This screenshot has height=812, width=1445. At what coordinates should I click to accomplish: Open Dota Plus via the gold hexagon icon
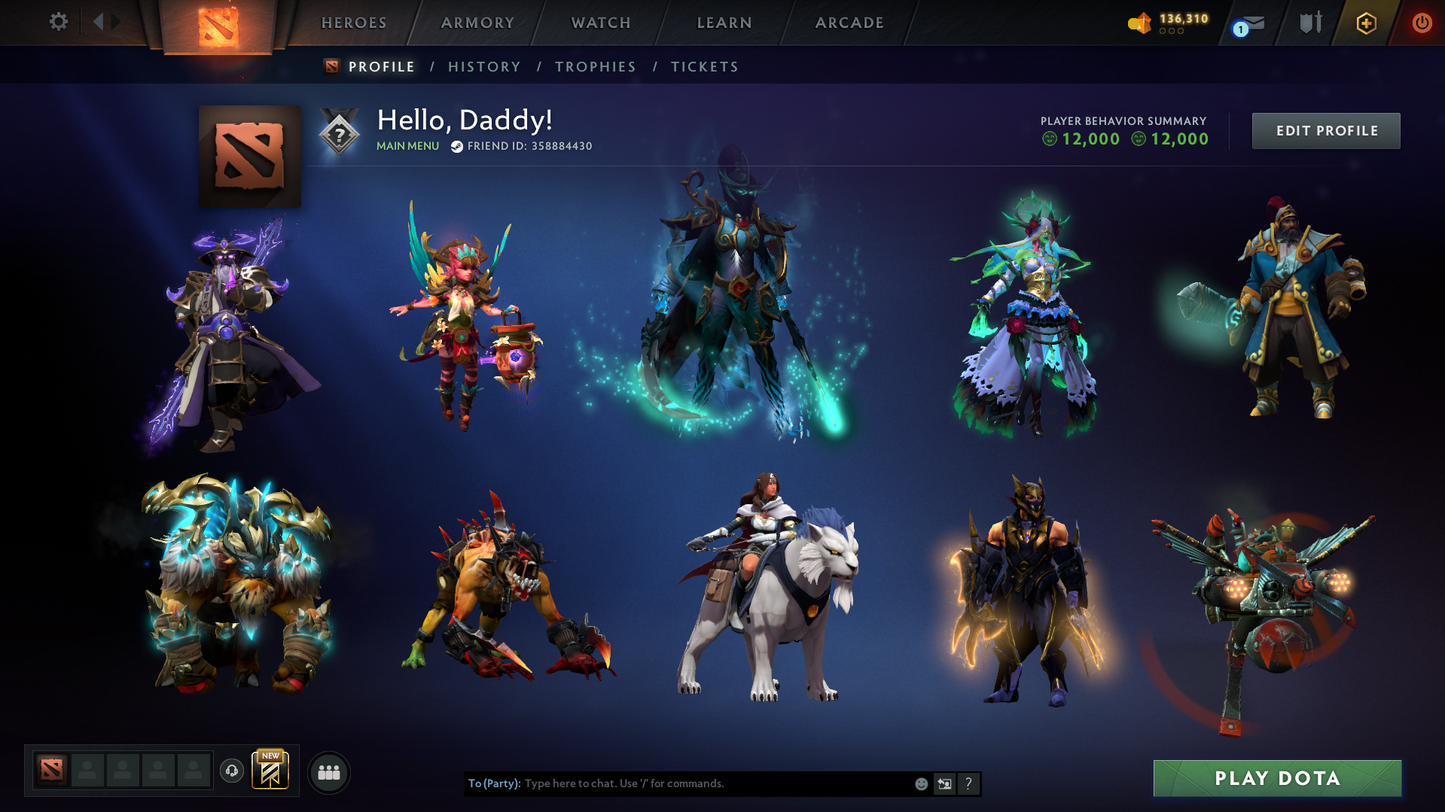point(1366,21)
